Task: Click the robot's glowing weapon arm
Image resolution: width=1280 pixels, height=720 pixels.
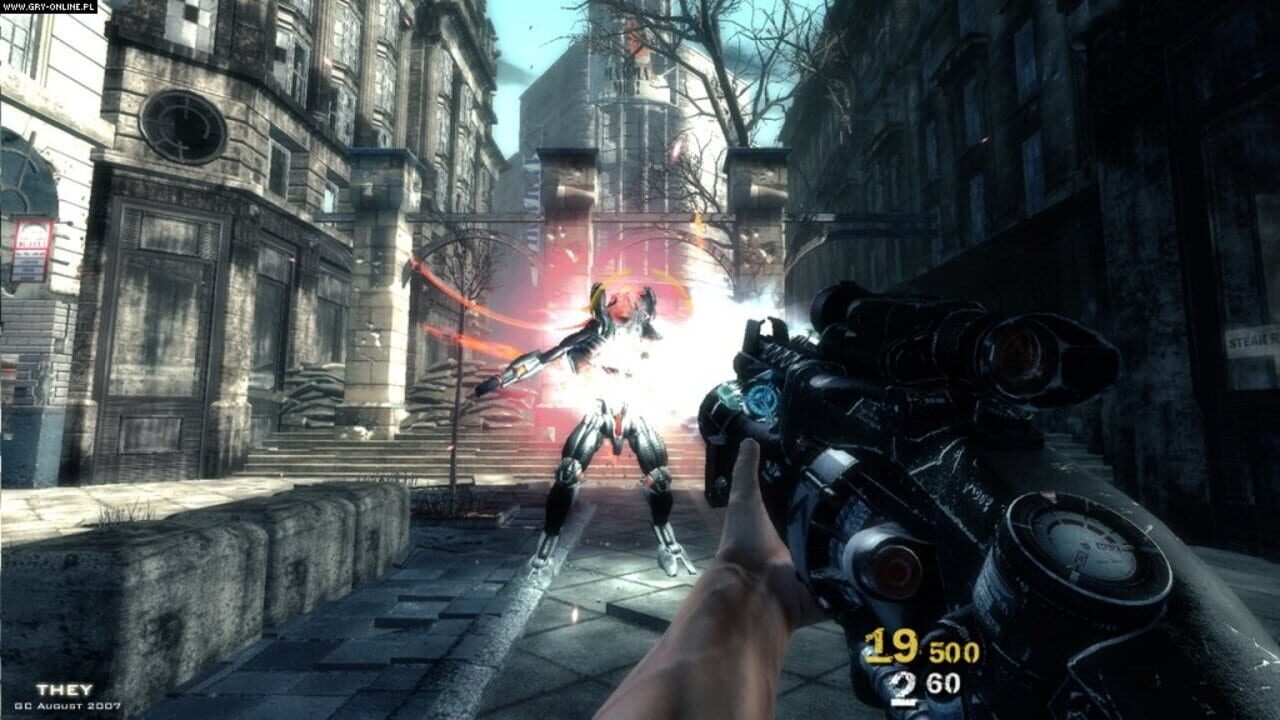Action: click(520, 370)
